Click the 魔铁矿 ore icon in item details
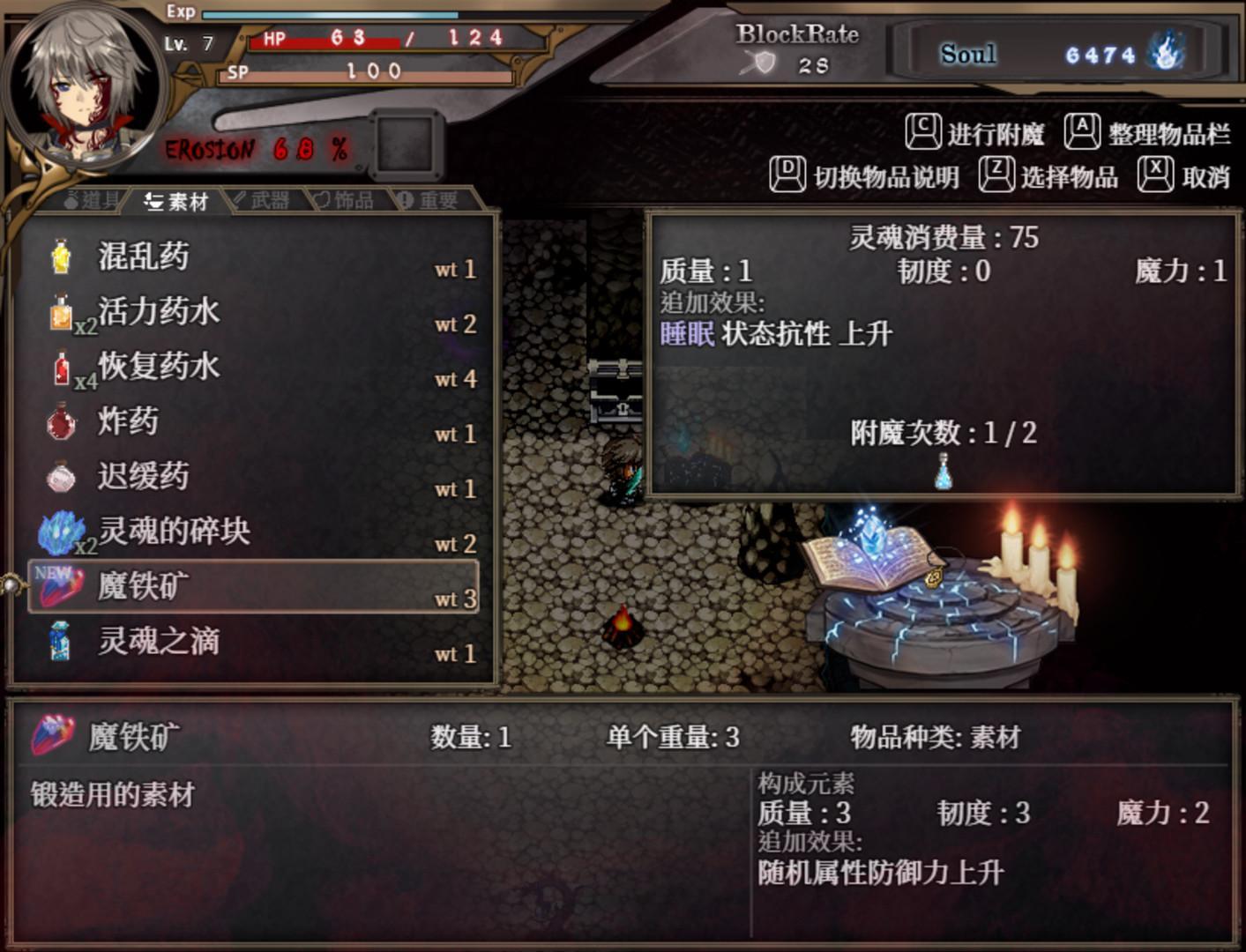 pos(55,733)
